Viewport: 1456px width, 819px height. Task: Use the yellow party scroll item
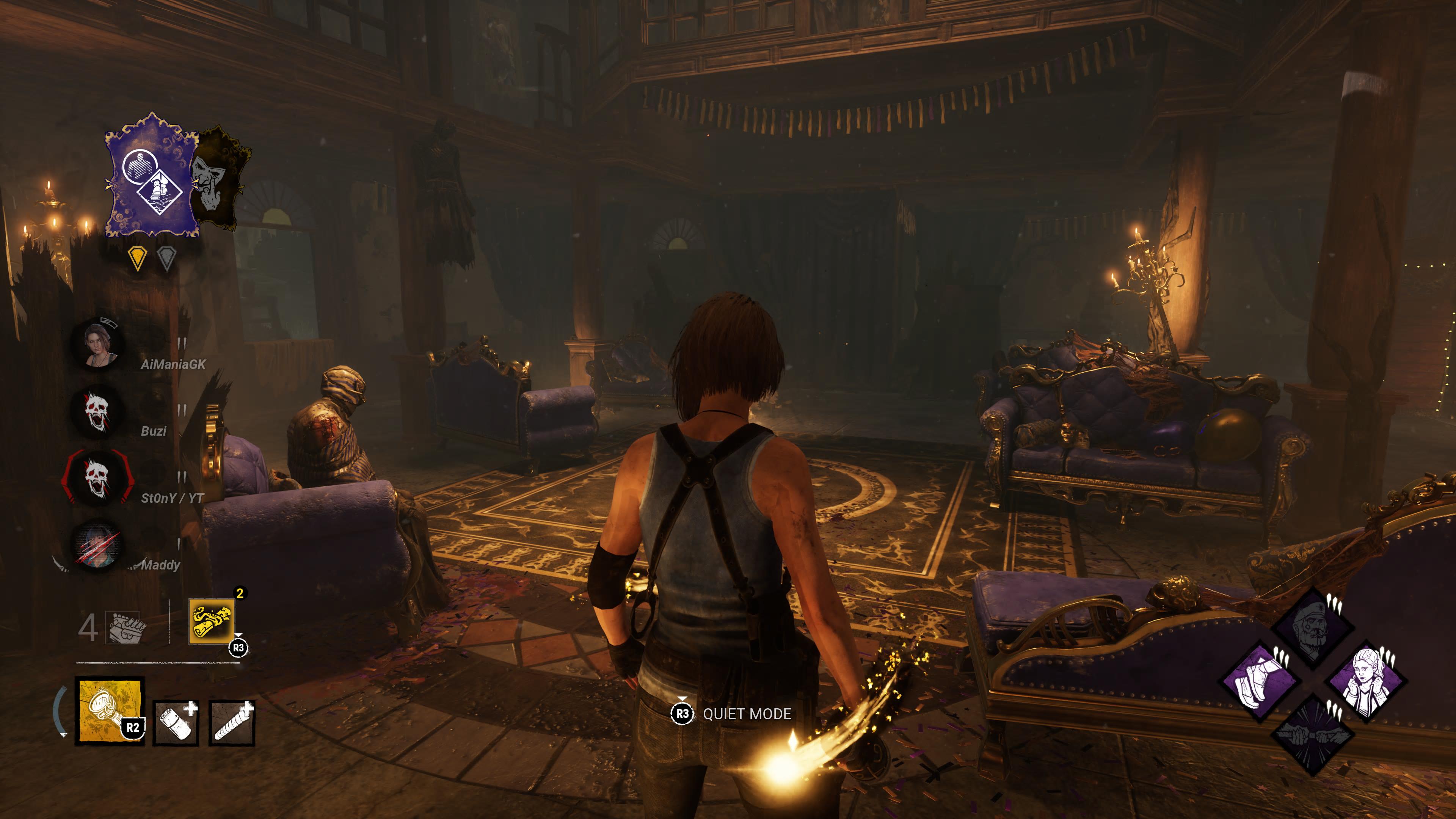212,622
